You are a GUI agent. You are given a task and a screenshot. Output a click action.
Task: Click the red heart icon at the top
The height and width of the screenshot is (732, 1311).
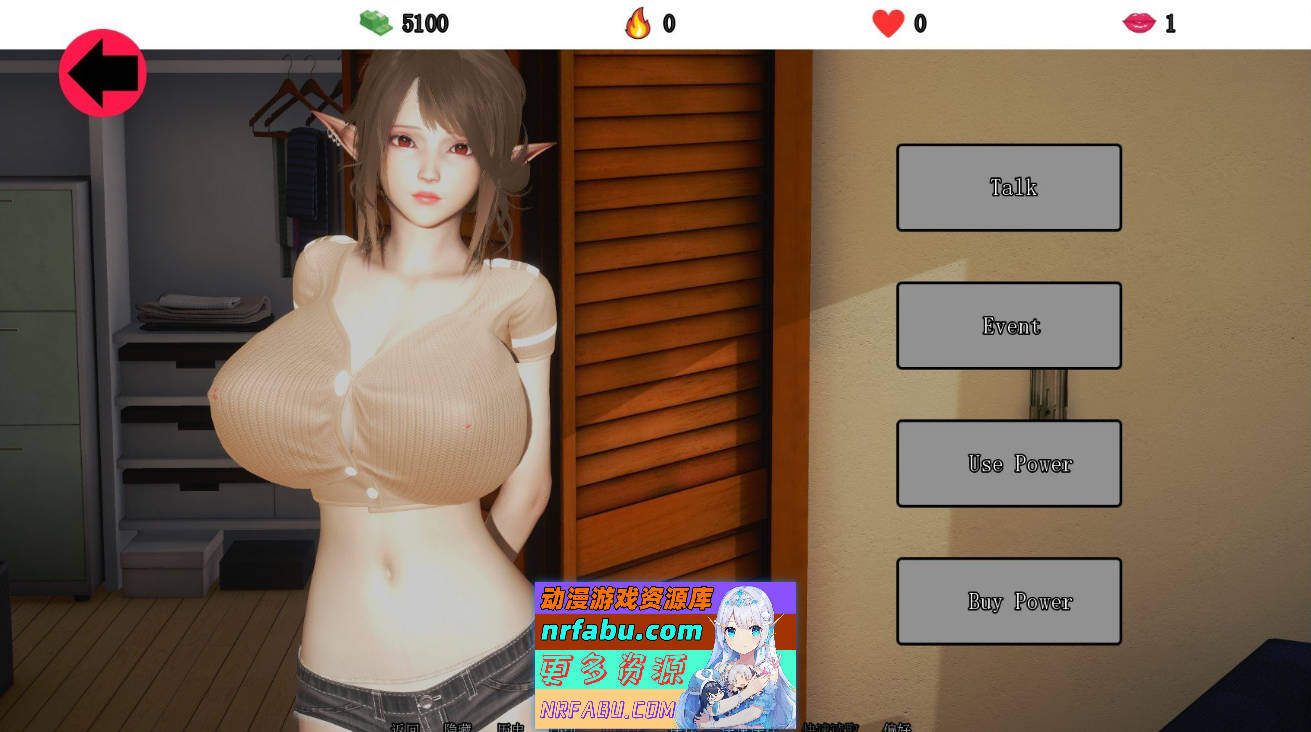point(887,22)
